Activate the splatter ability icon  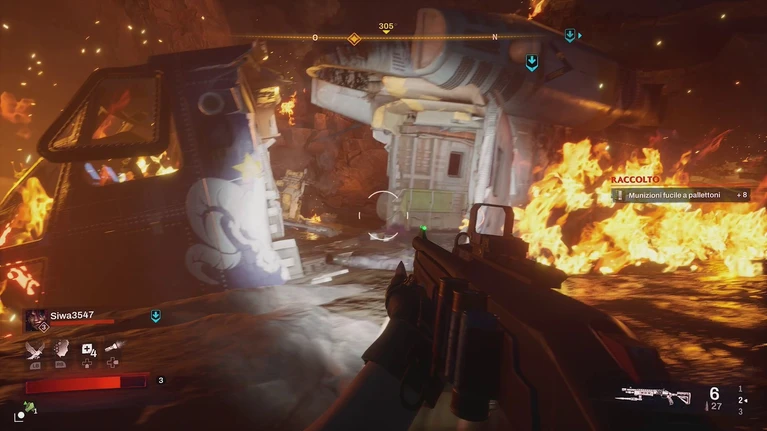coord(62,348)
